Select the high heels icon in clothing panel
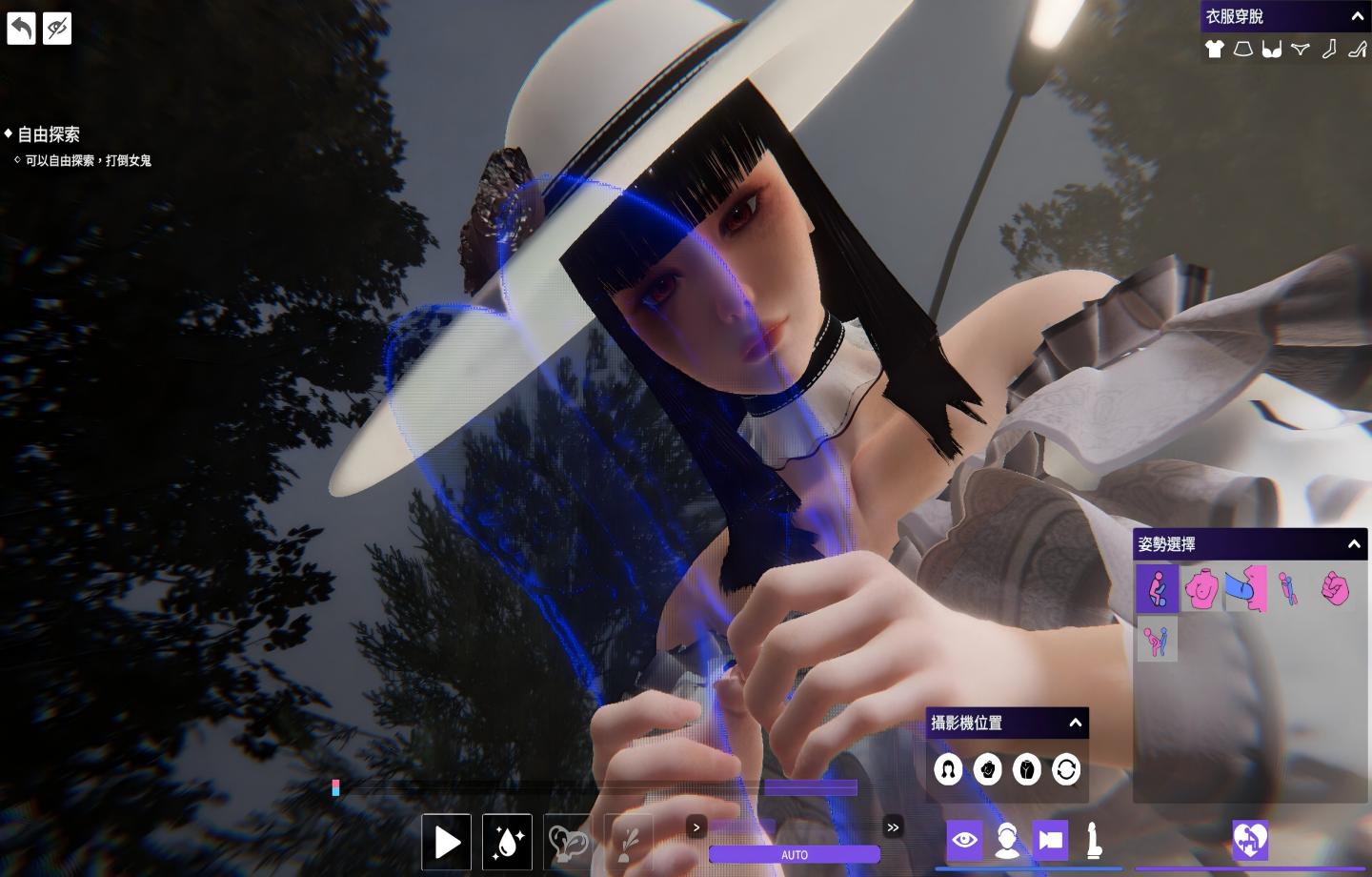The image size is (1372, 877). click(1358, 50)
